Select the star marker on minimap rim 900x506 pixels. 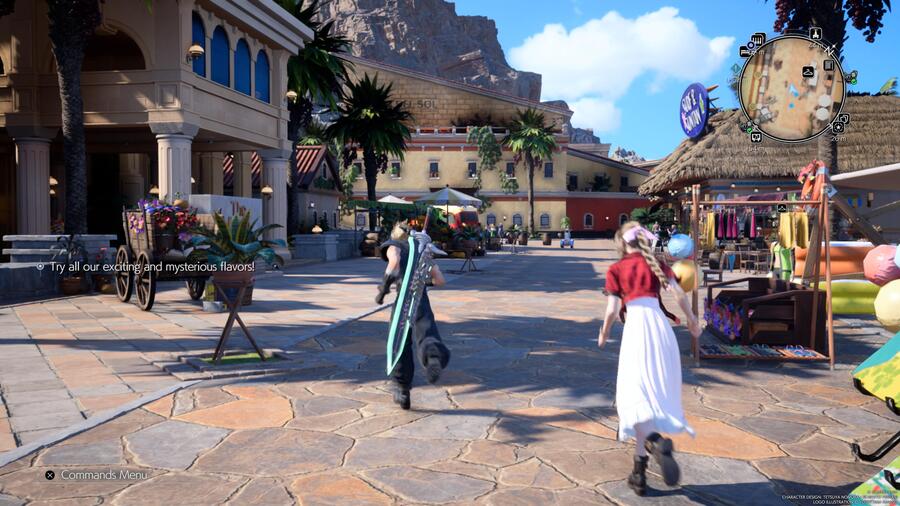[838, 127]
